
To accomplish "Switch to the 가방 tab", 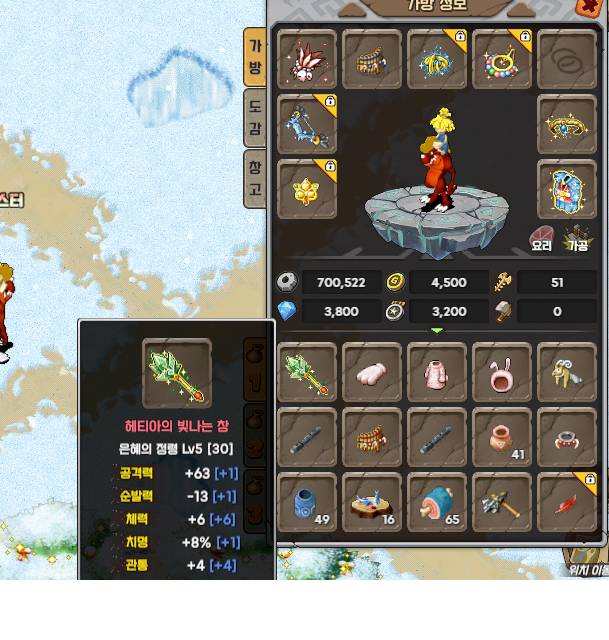I will click(255, 56).
